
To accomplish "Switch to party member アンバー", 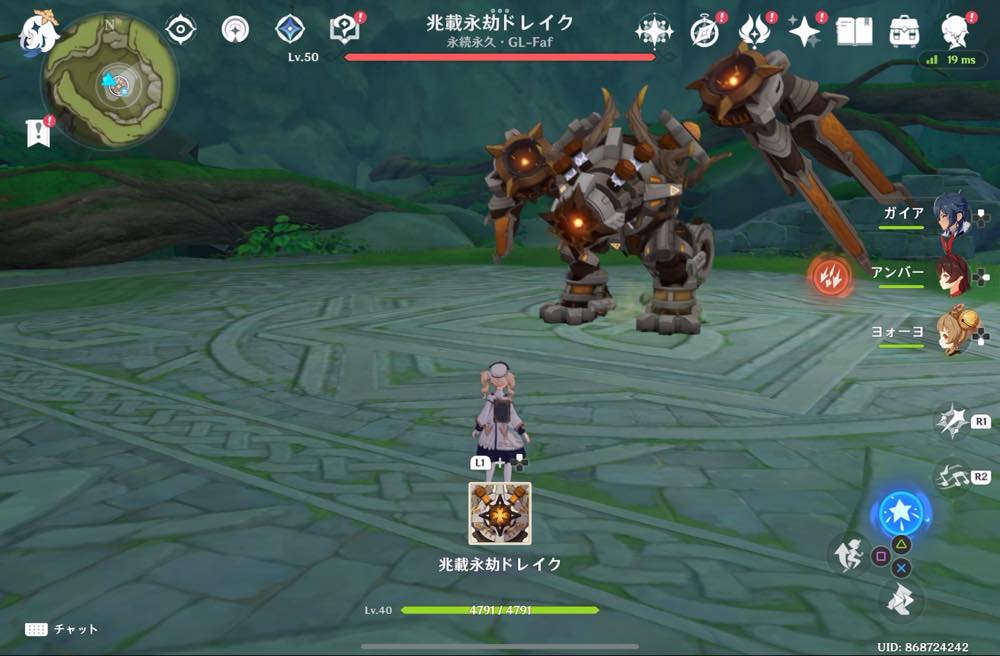I will pos(950,275).
